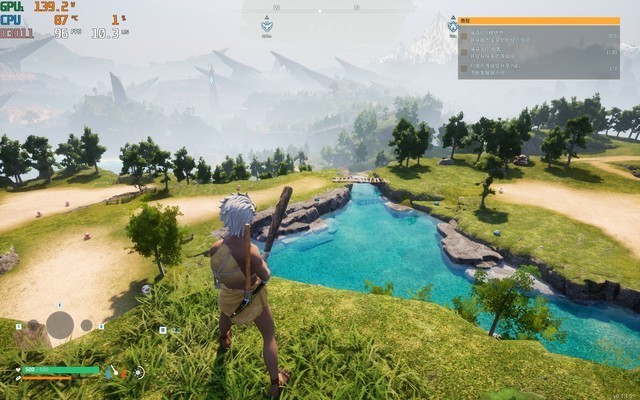The width and height of the screenshot is (640, 400).
Task: Click the compass marker beside the tutorial panel
Action: (x=452, y=26)
